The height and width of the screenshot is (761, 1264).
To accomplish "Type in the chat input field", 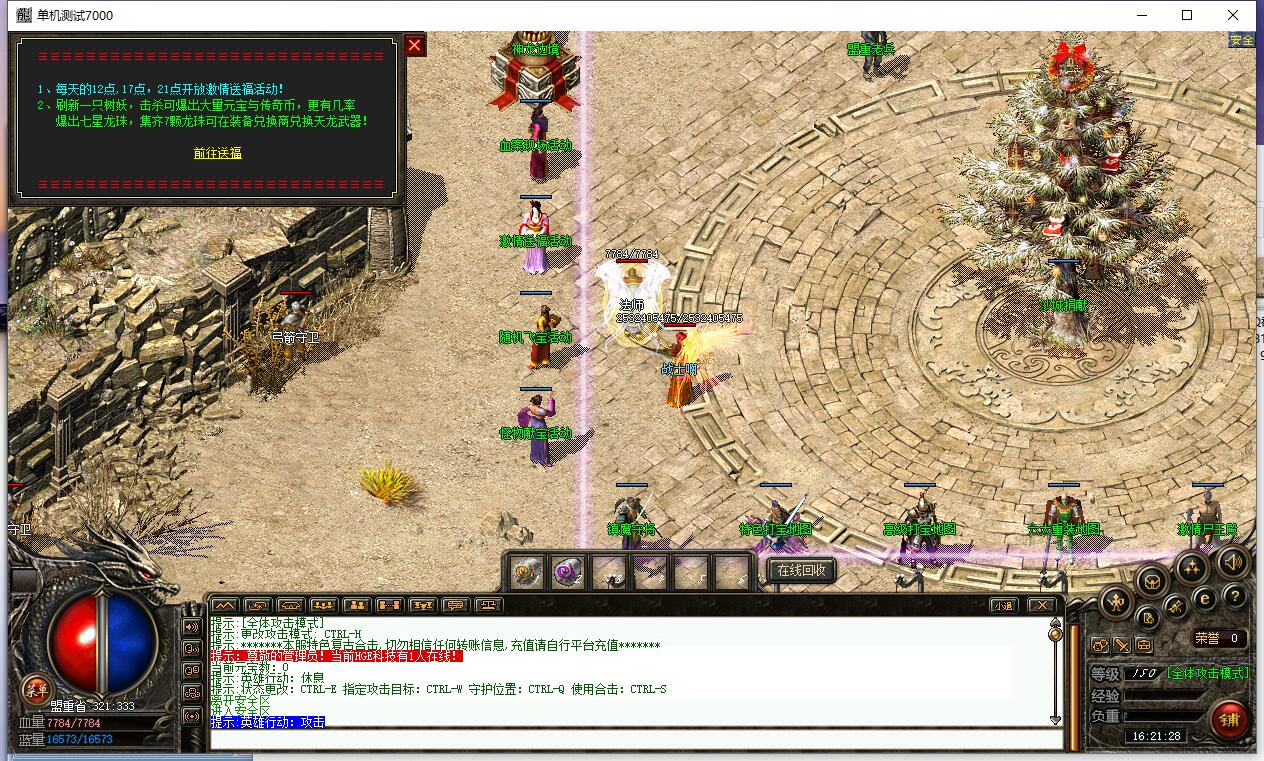I will pyautogui.click(x=636, y=740).
